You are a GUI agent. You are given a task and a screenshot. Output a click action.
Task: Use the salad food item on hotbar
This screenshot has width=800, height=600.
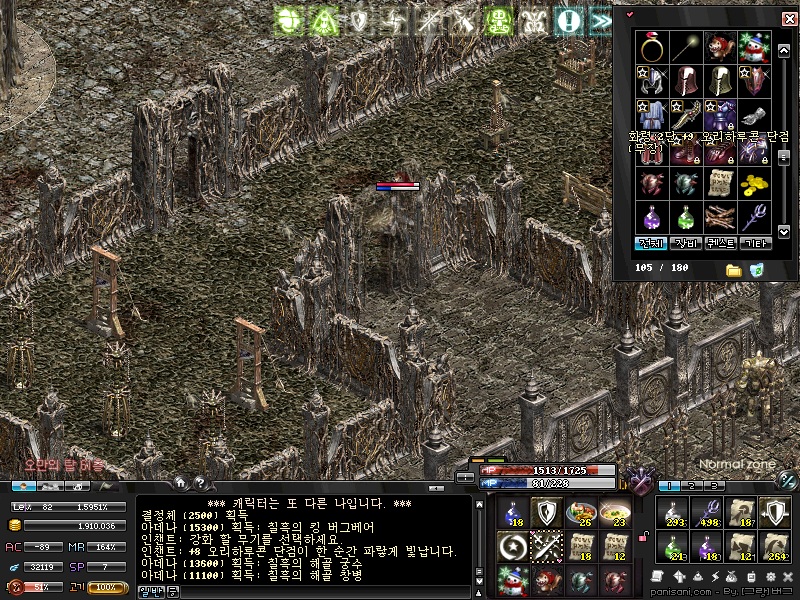click(x=580, y=511)
